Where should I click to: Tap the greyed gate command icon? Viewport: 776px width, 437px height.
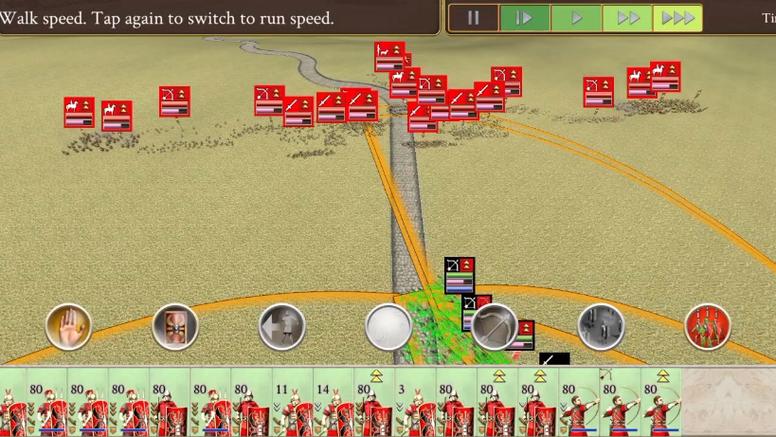(601, 326)
